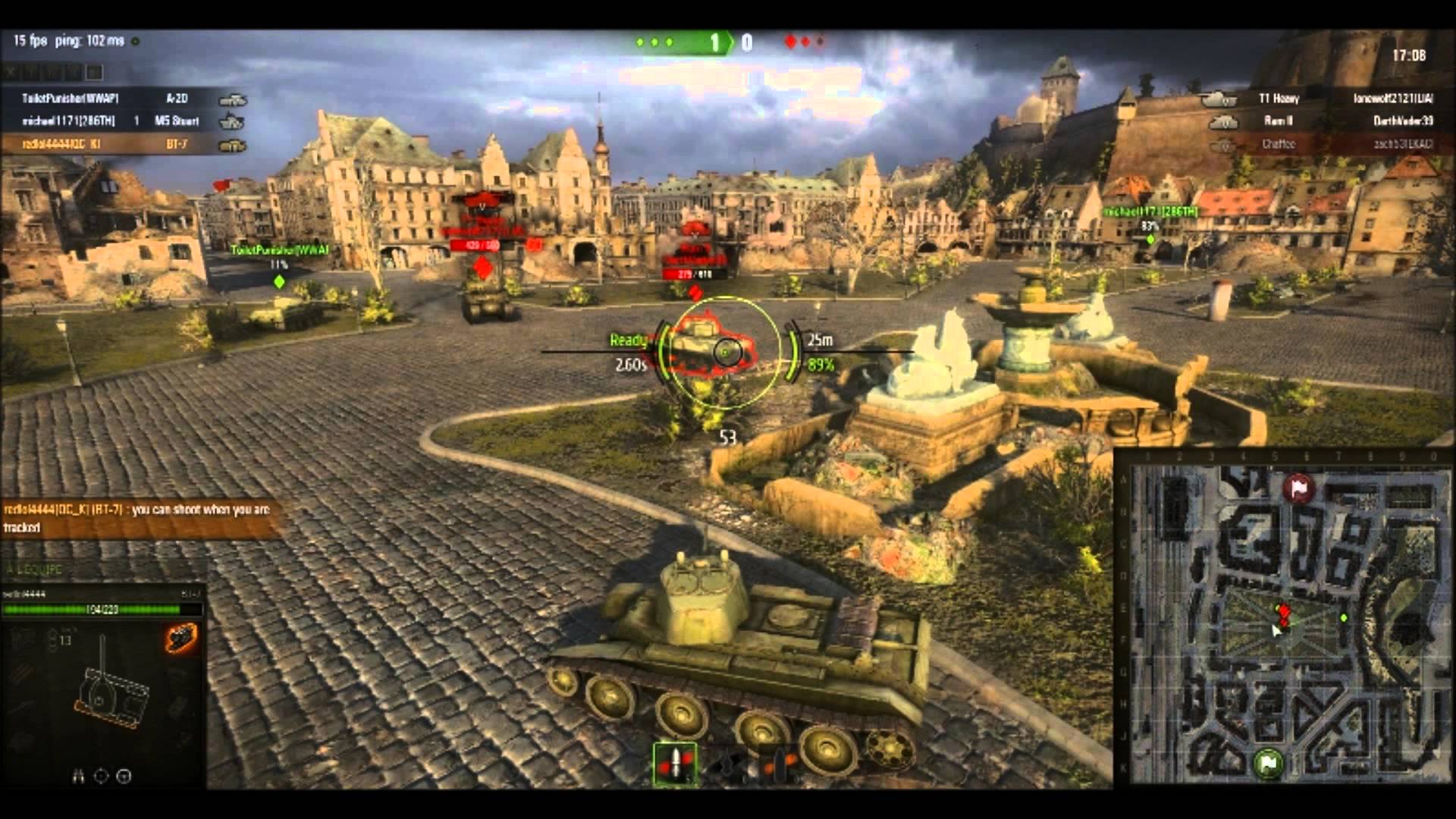Select the binoculars icon under the tank silhouette
The image size is (1456, 819).
tap(78, 775)
